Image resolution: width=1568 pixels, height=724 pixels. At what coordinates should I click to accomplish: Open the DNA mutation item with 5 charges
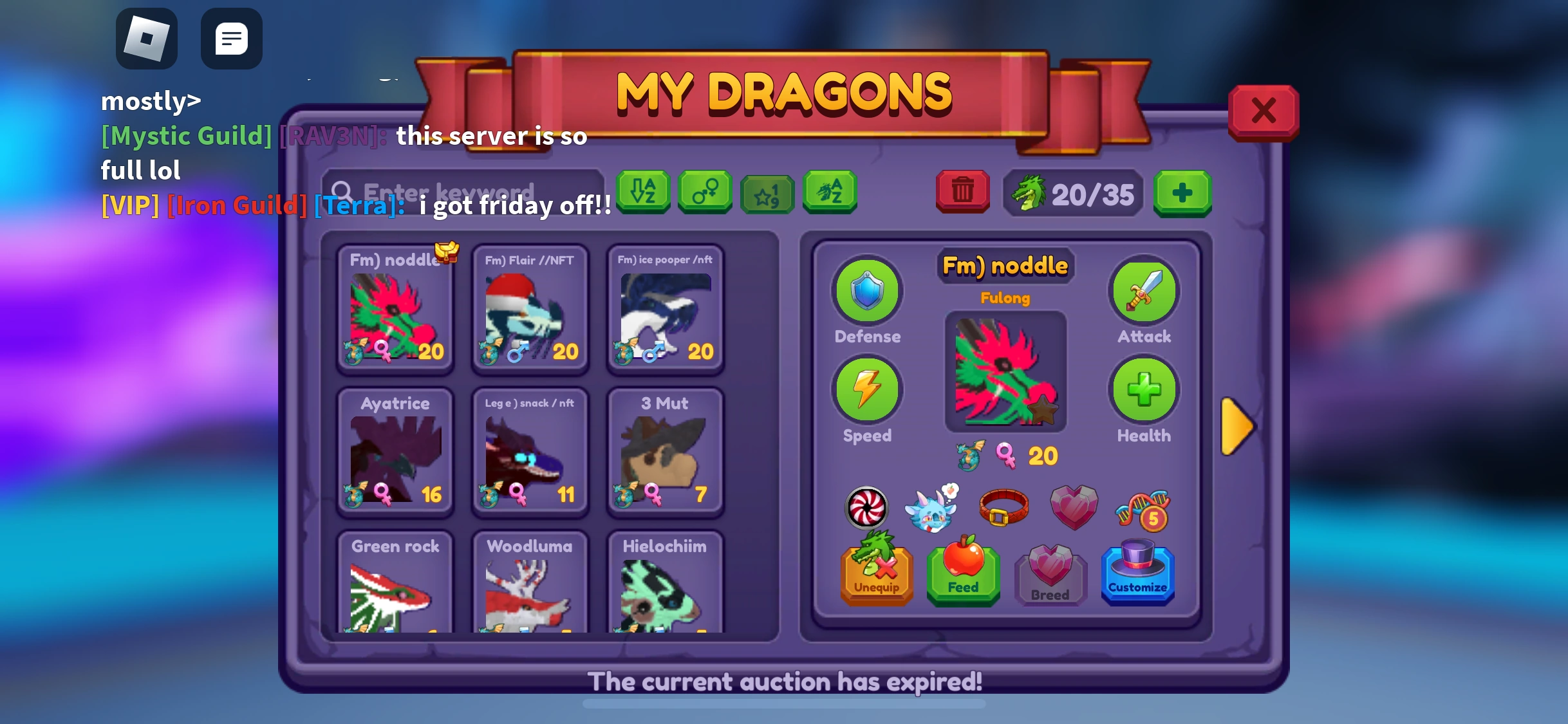(x=1143, y=508)
